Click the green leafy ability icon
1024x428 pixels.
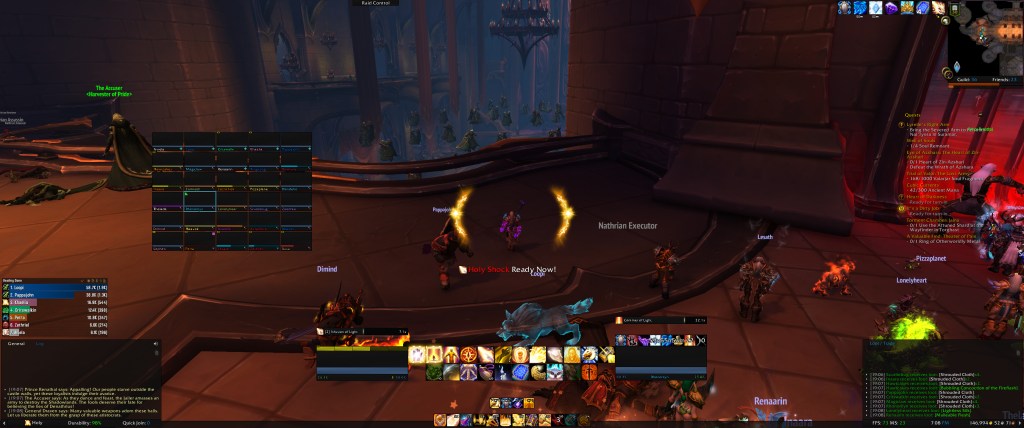(x=433, y=372)
